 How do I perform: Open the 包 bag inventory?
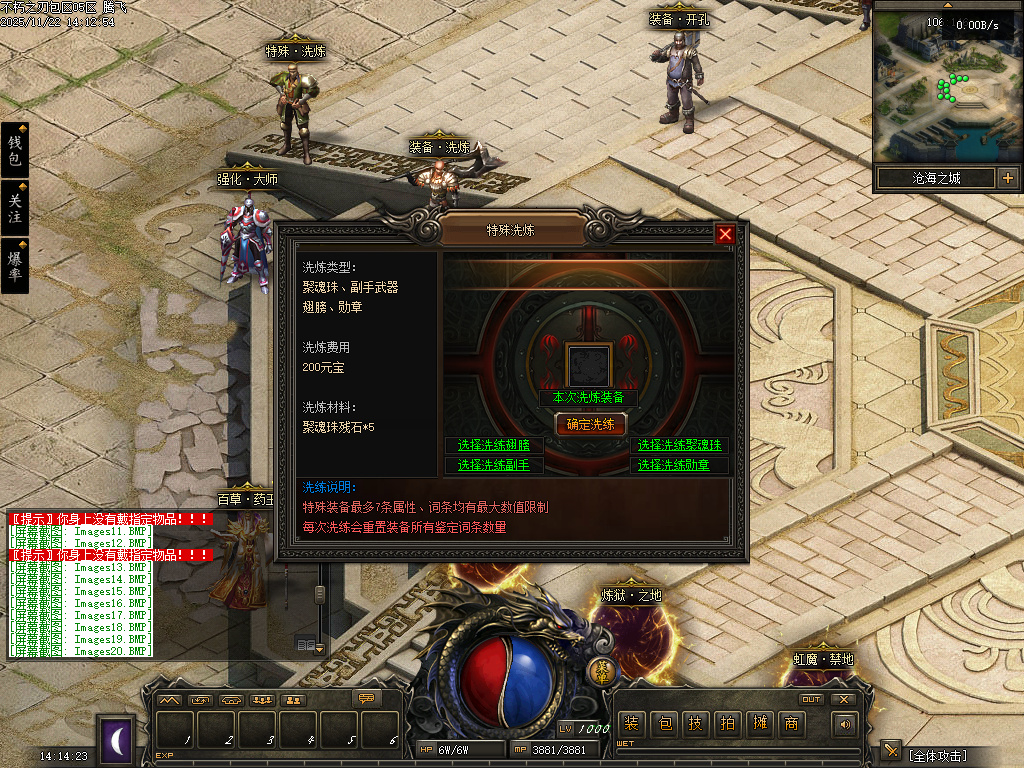tap(665, 724)
